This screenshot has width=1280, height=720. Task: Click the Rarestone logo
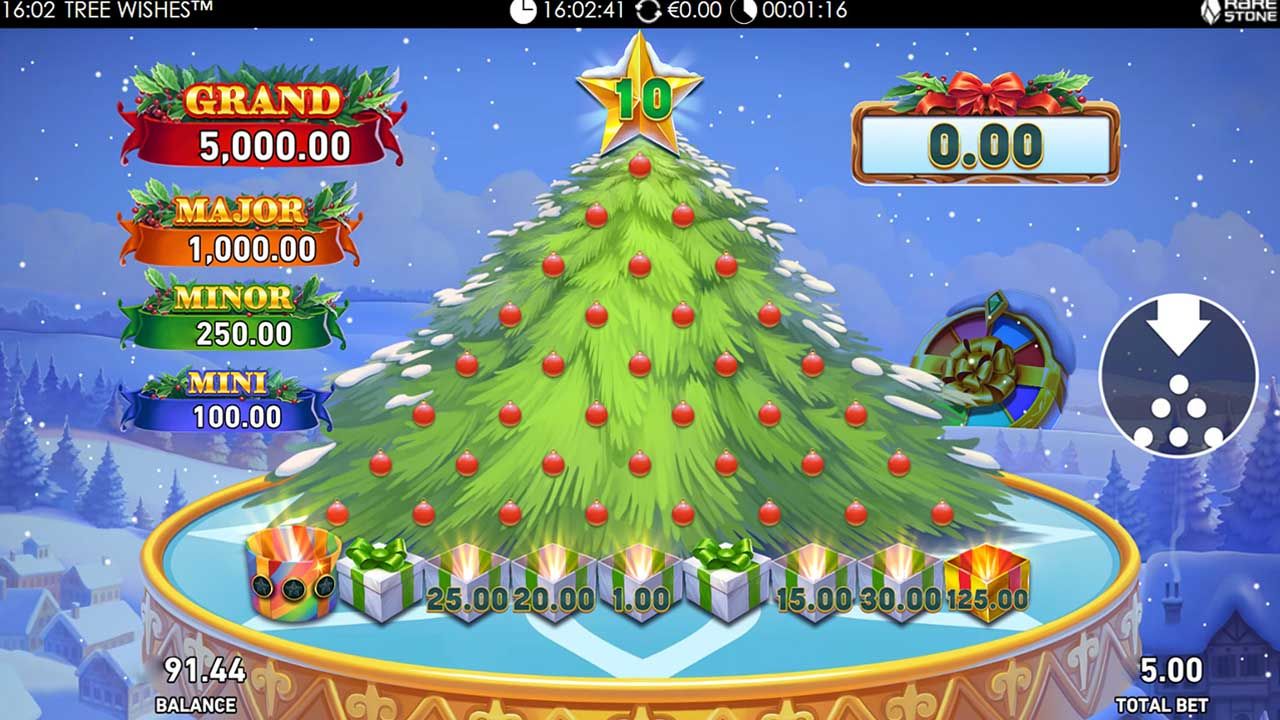[x=1240, y=13]
